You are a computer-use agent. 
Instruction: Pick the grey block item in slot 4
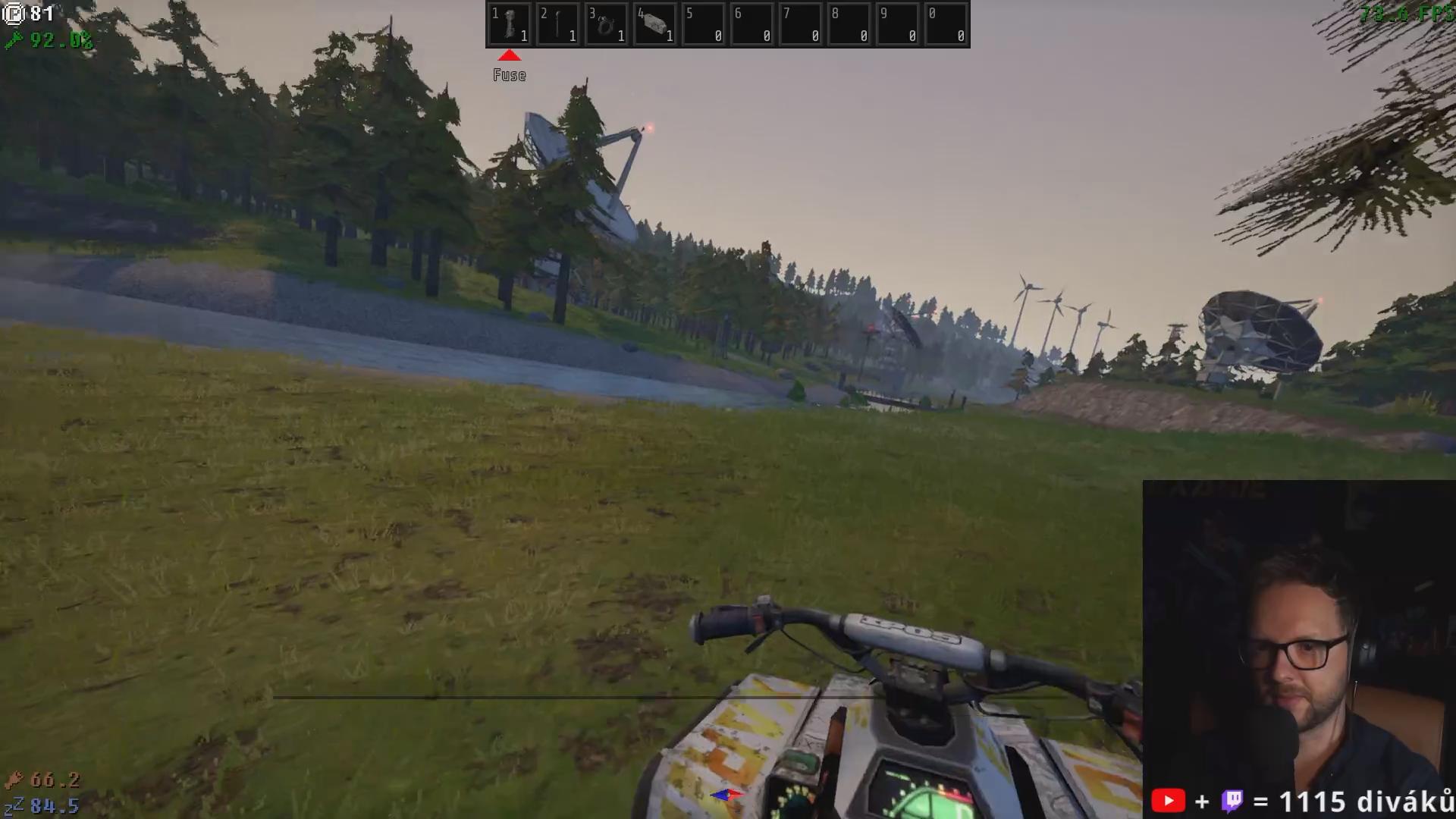(655, 25)
